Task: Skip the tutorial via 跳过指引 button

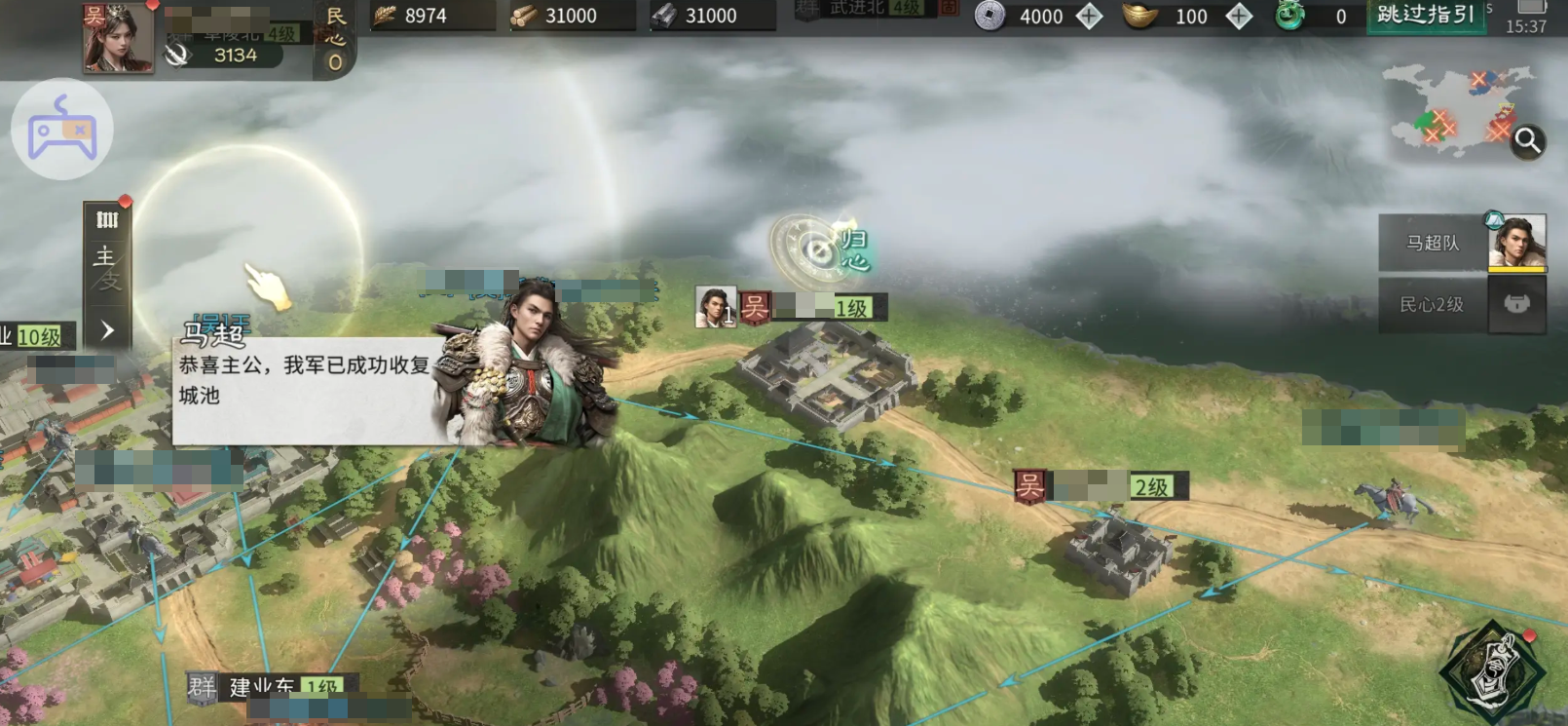Action: 1426,16
